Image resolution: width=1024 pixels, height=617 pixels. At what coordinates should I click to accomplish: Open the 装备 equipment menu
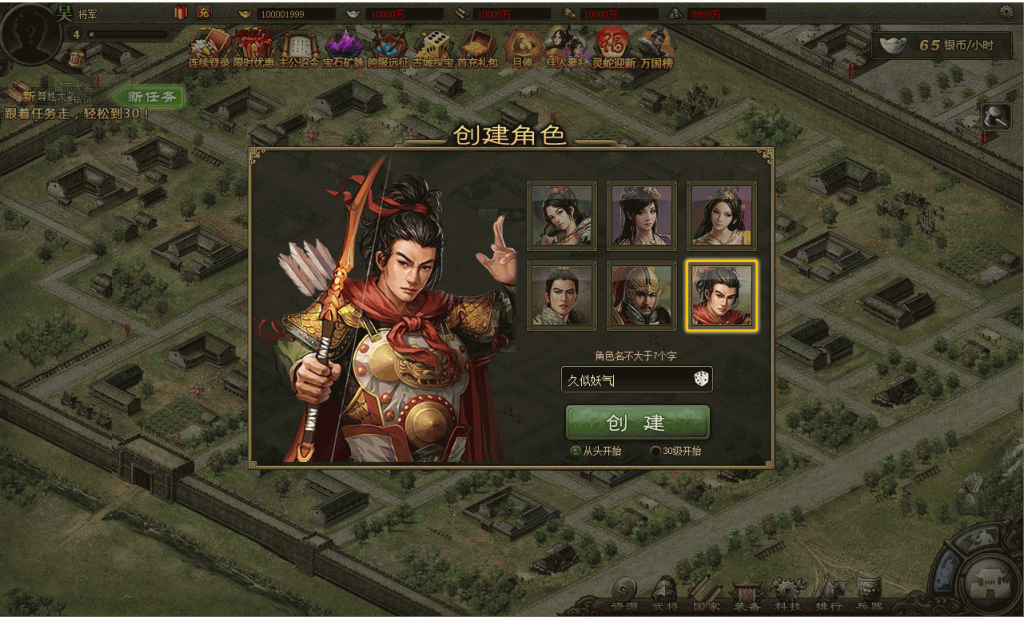pyautogui.click(x=747, y=595)
